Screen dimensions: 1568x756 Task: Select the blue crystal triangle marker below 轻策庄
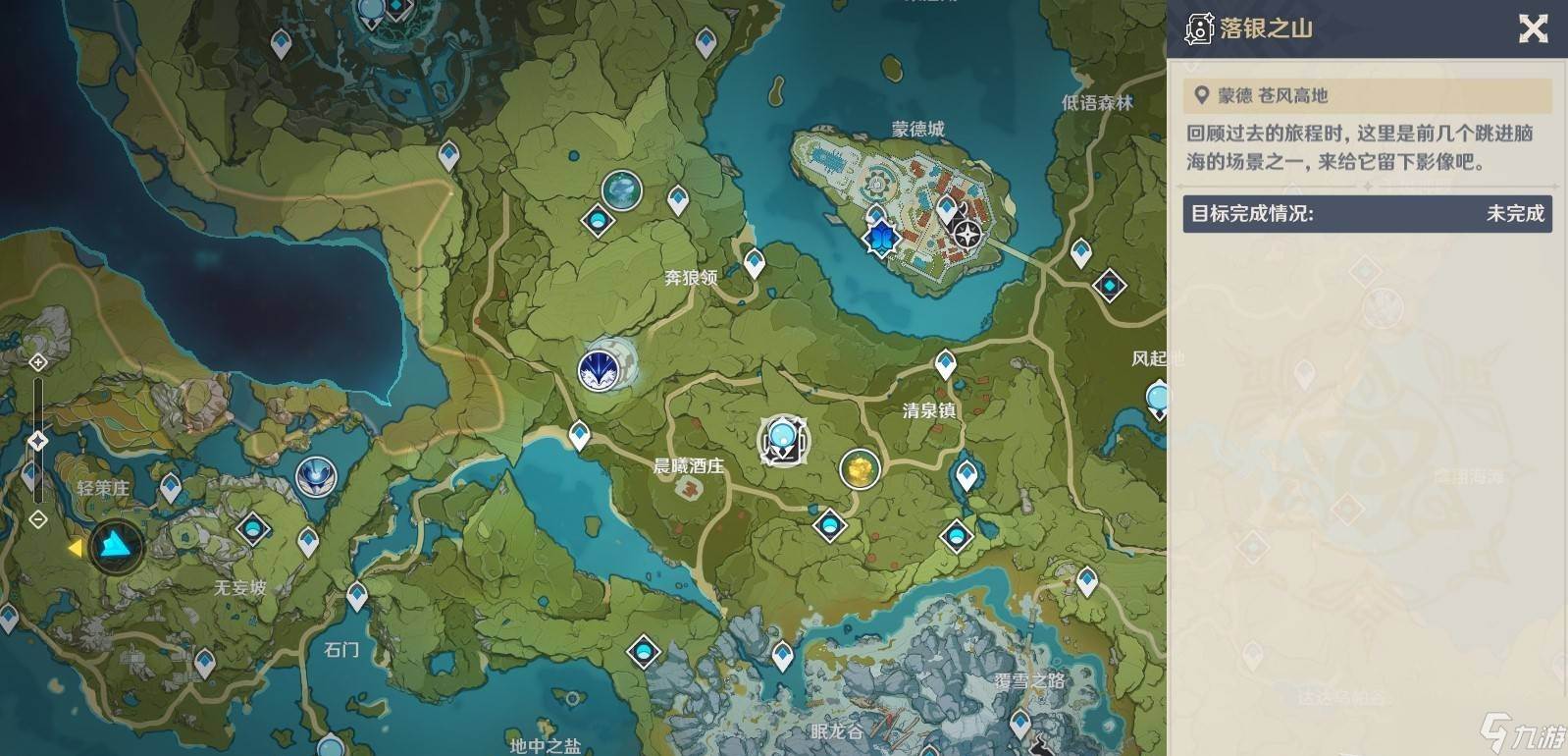click(117, 545)
